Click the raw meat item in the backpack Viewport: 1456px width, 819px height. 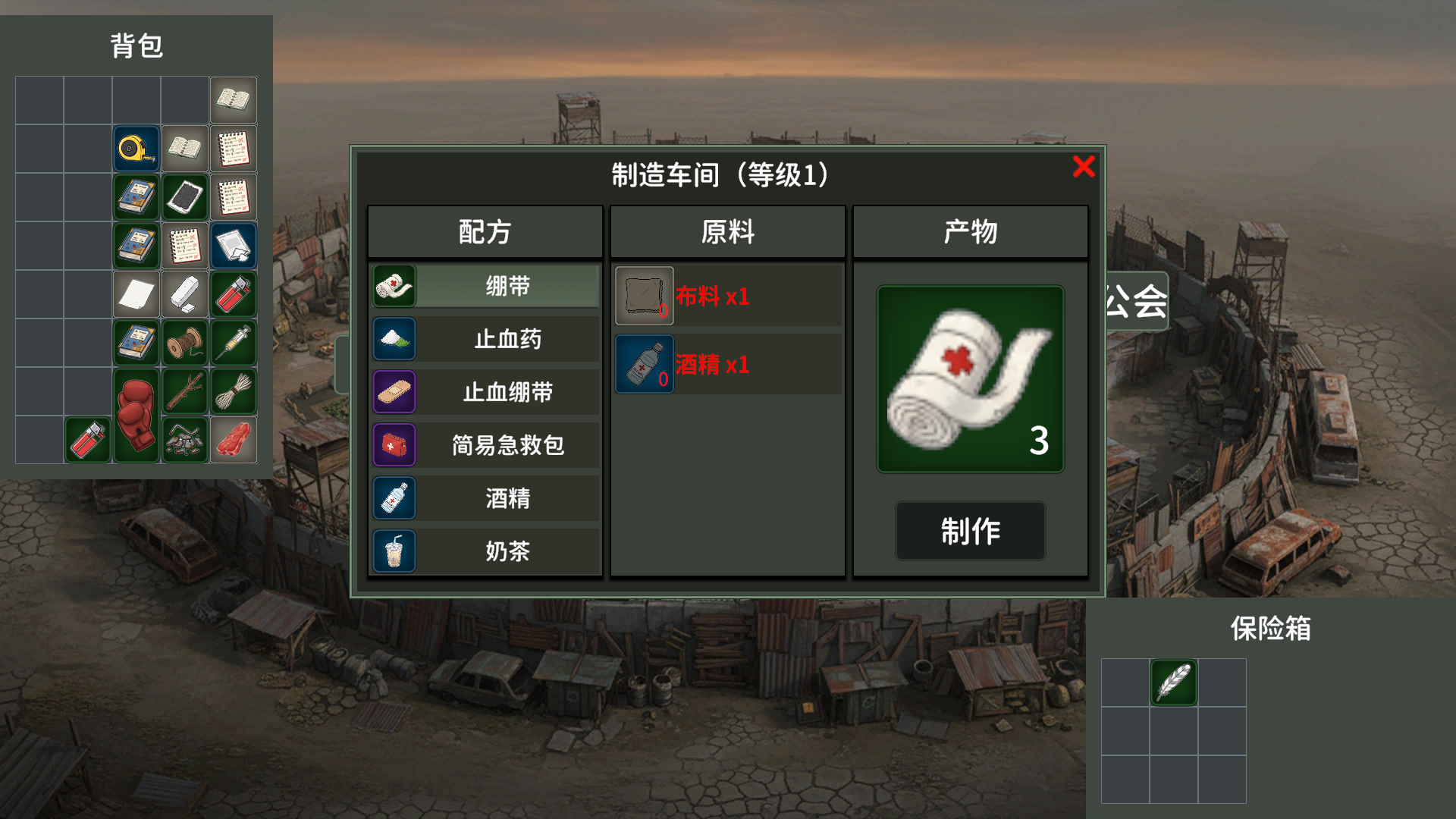233,440
